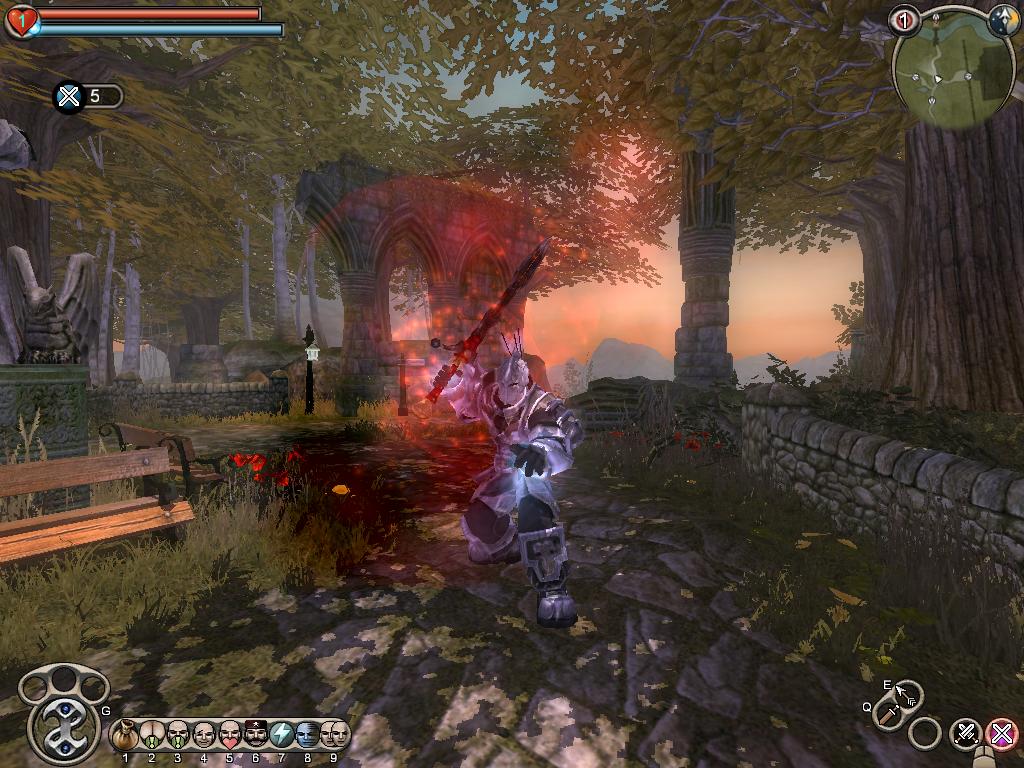Choose the blue face expression in slot 8
The height and width of the screenshot is (768, 1024).
coord(307,736)
